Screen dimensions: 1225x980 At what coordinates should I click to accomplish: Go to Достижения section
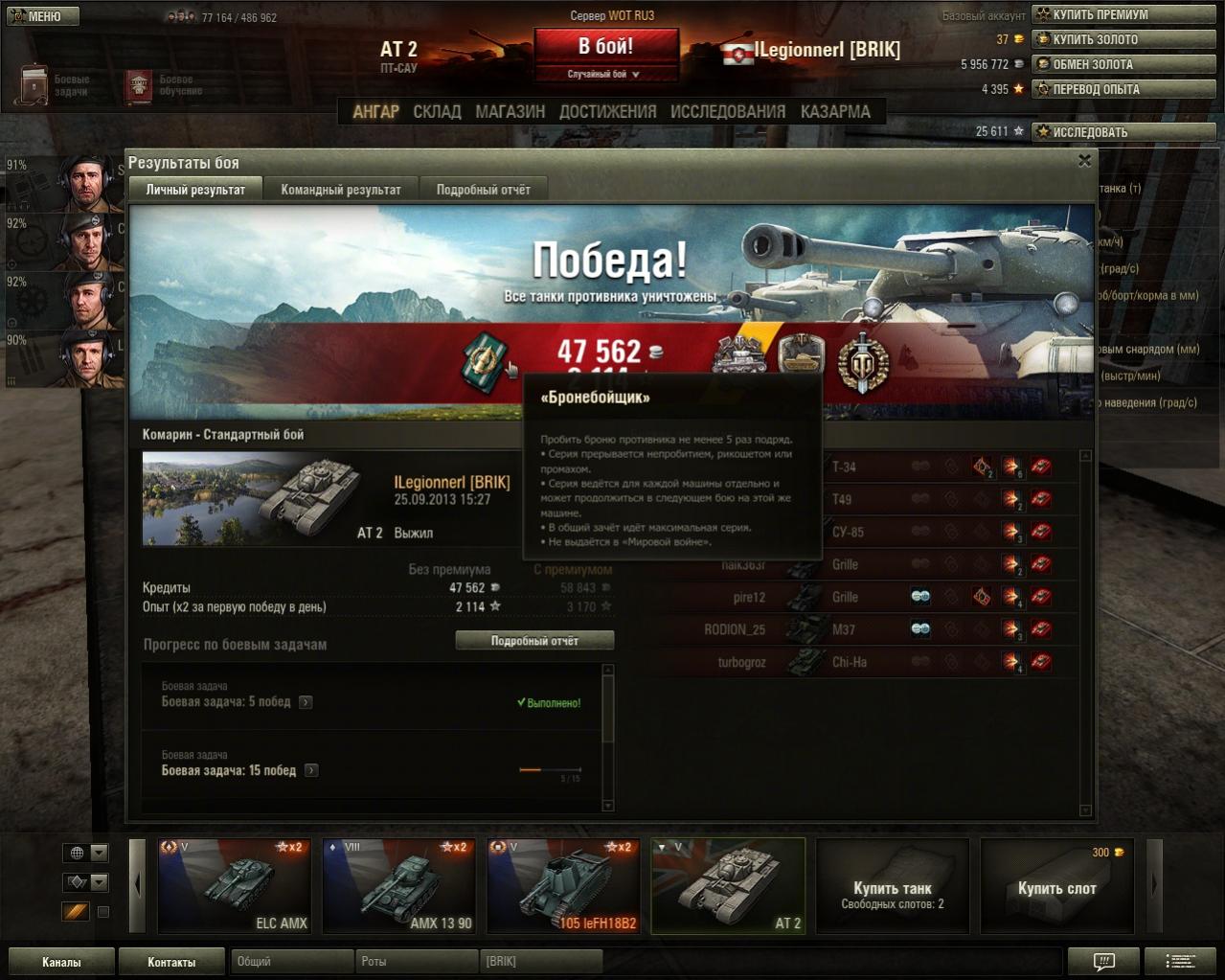point(607,112)
